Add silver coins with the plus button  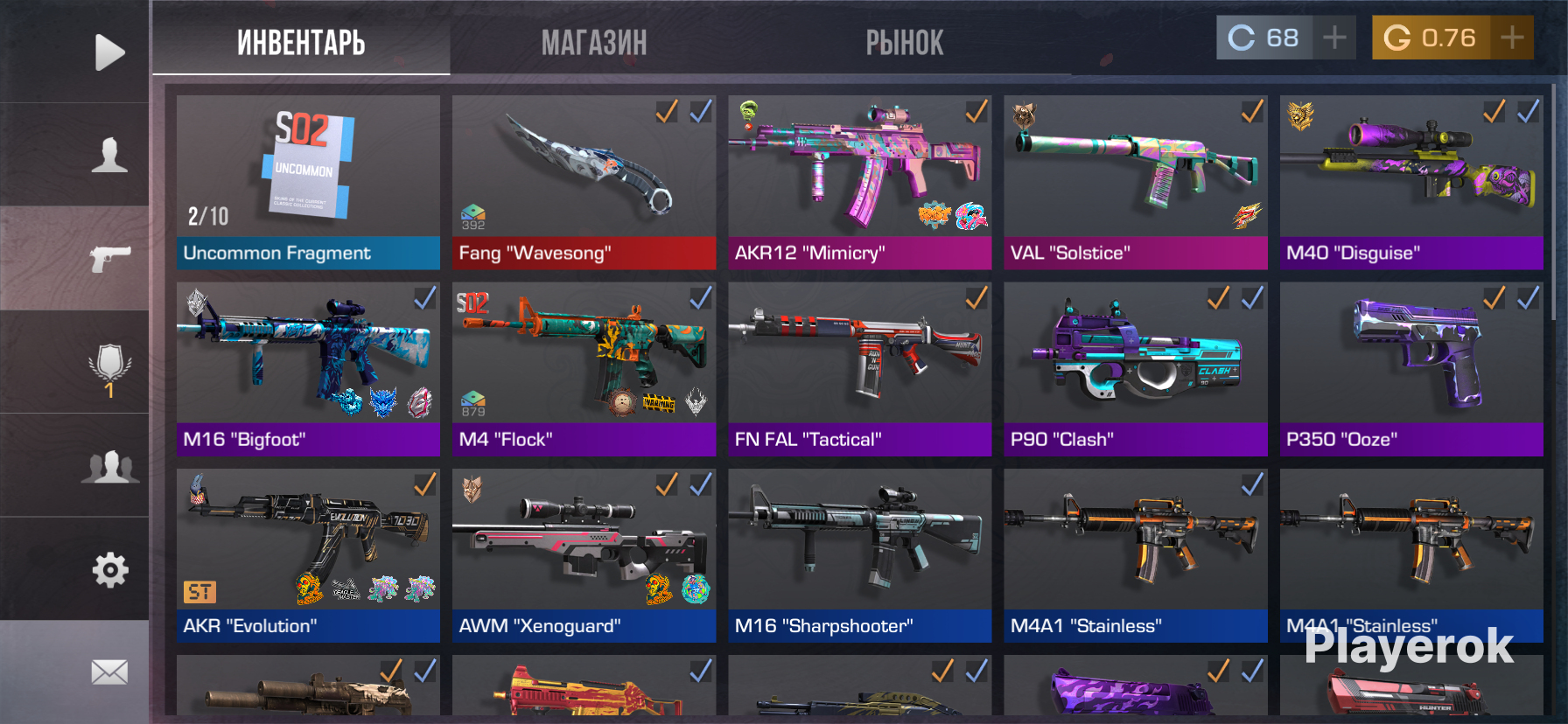click(1334, 38)
